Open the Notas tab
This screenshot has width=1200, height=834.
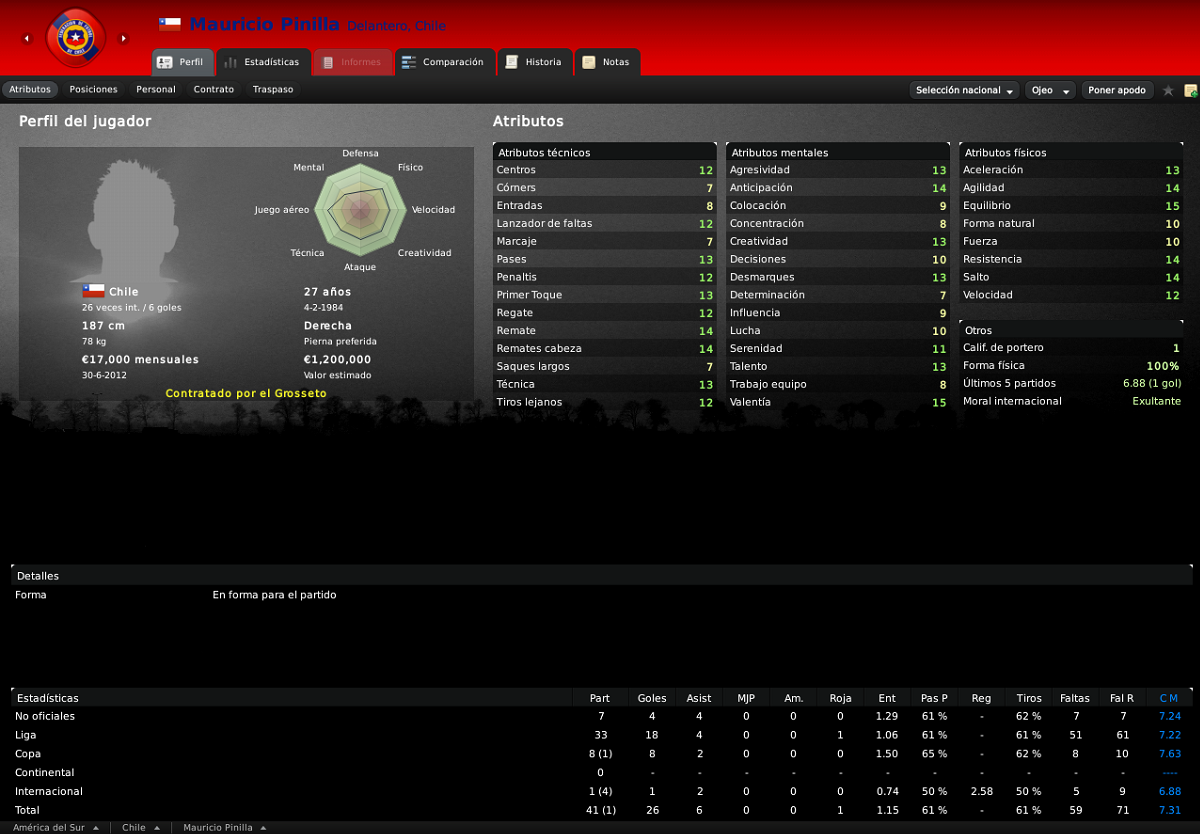(606, 62)
